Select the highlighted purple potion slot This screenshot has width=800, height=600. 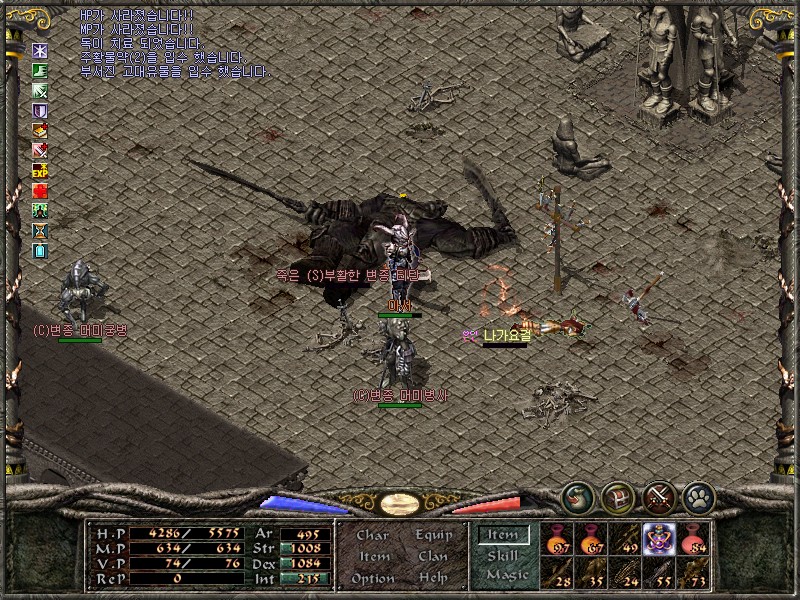tap(659, 538)
